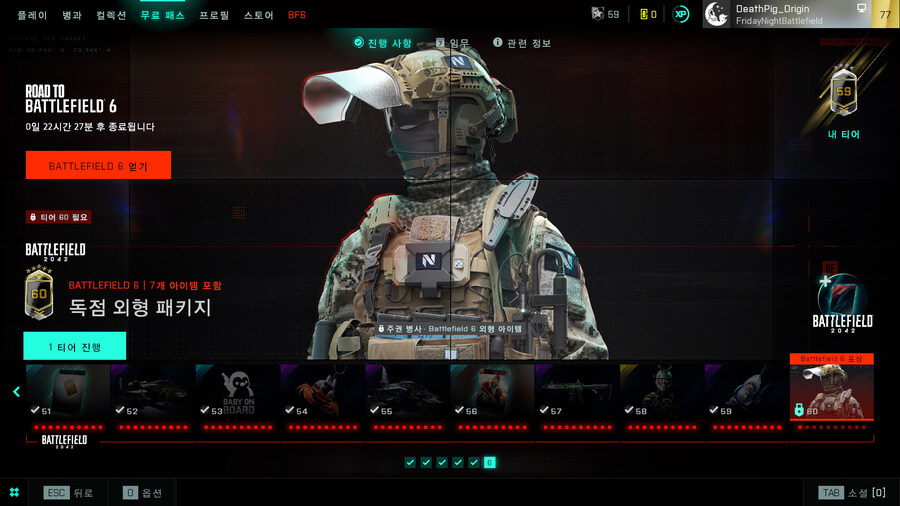Open the 관련 정보 sub-tab

click(x=522, y=43)
